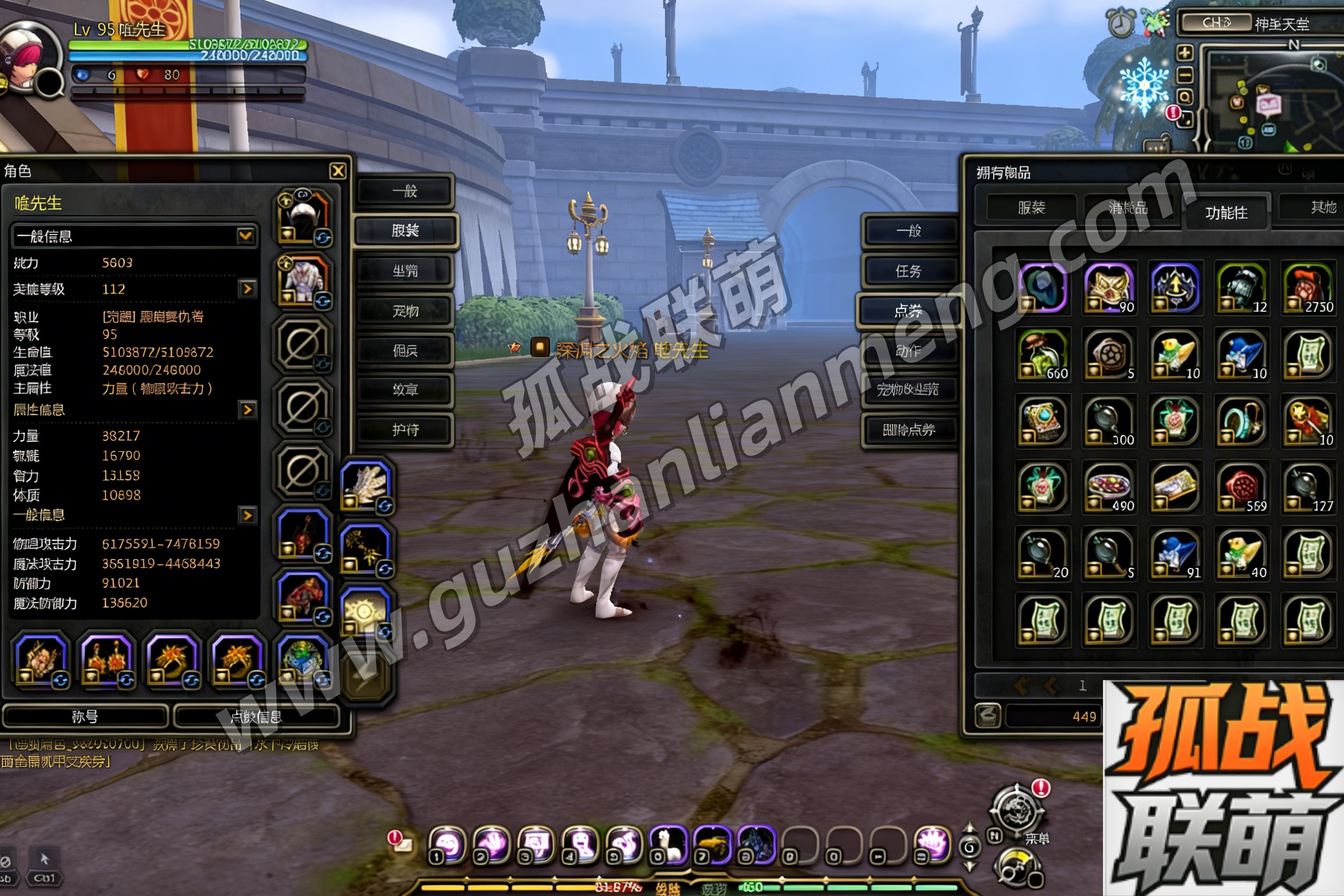Image resolution: width=1344 pixels, height=896 pixels.
Task: Select the 功能性 inventory tab
Action: (x=1226, y=213)
